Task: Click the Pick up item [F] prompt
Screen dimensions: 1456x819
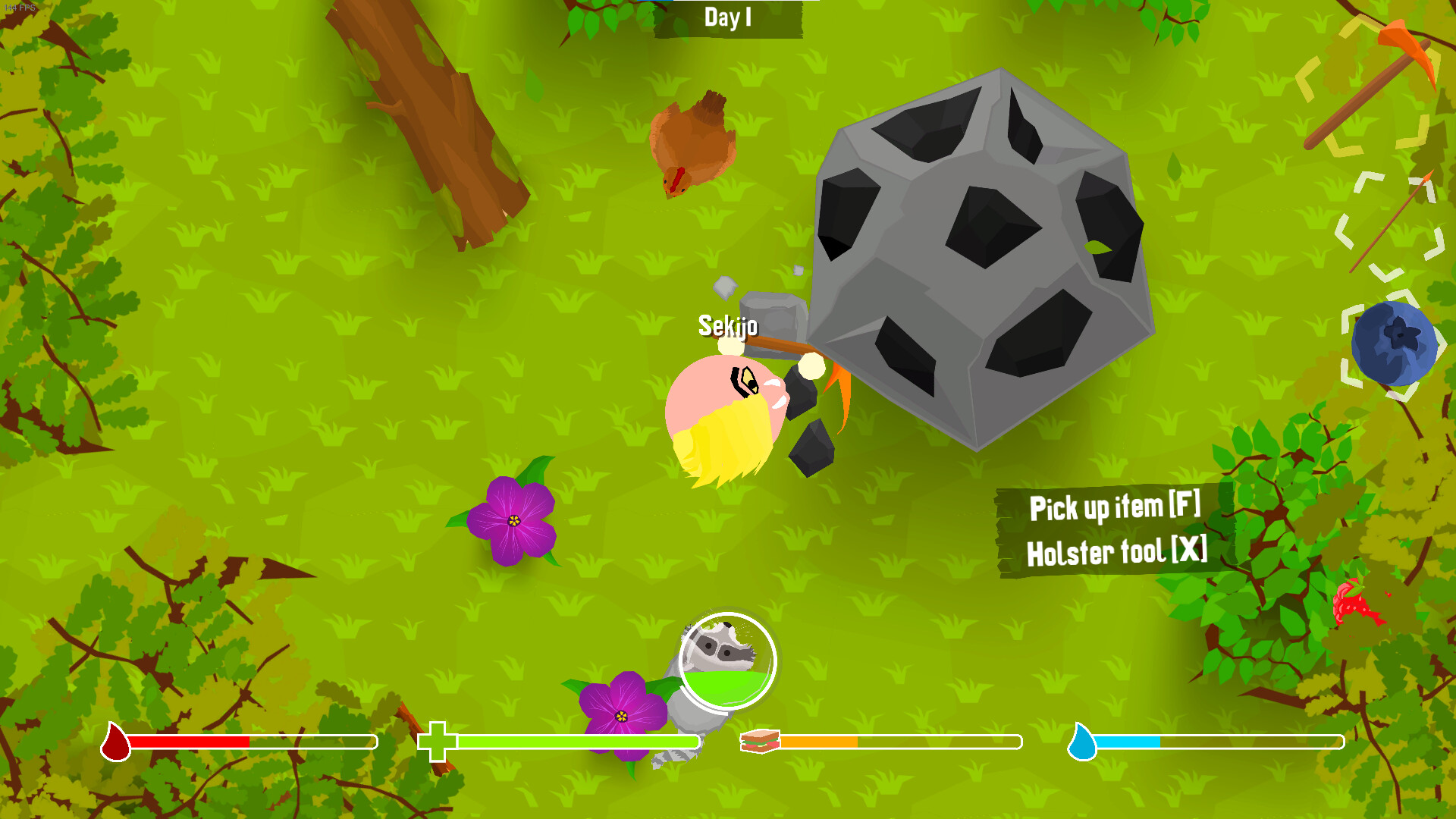Action: [x=1115, y=509]
